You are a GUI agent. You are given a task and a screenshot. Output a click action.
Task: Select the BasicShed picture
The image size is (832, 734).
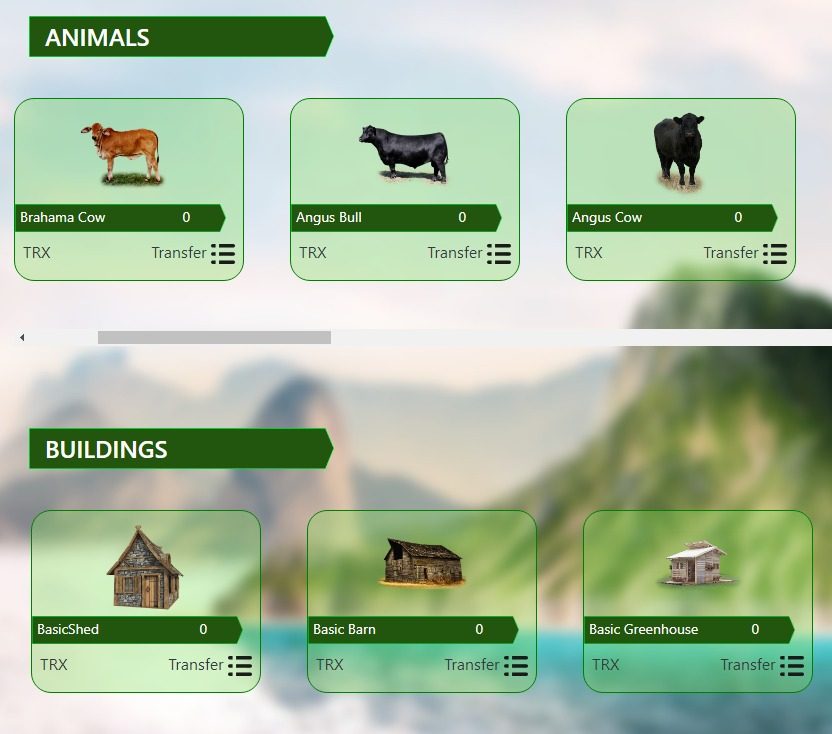tap(144, 566)
